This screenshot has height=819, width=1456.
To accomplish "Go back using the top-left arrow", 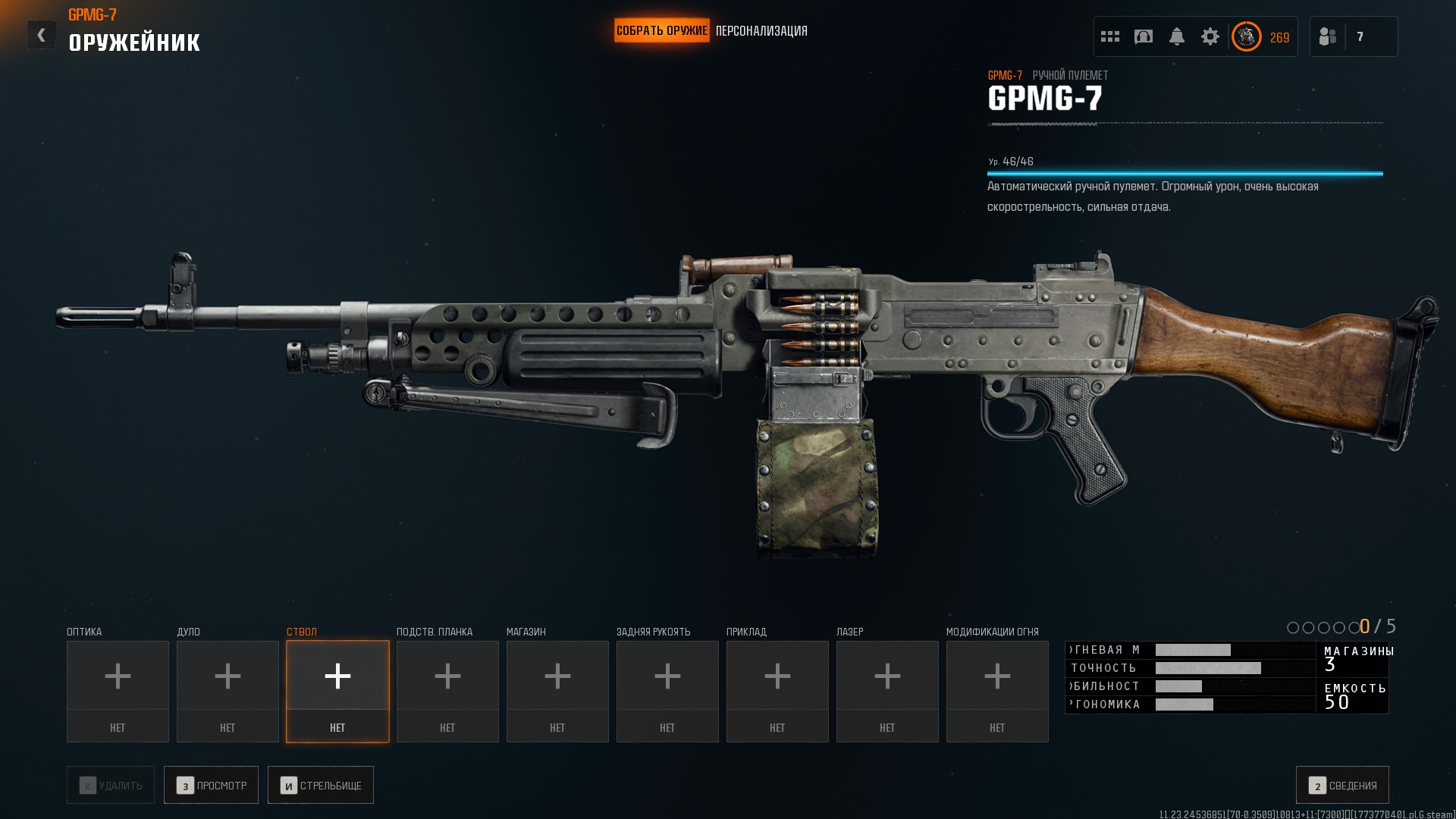I will coord(41,35).
